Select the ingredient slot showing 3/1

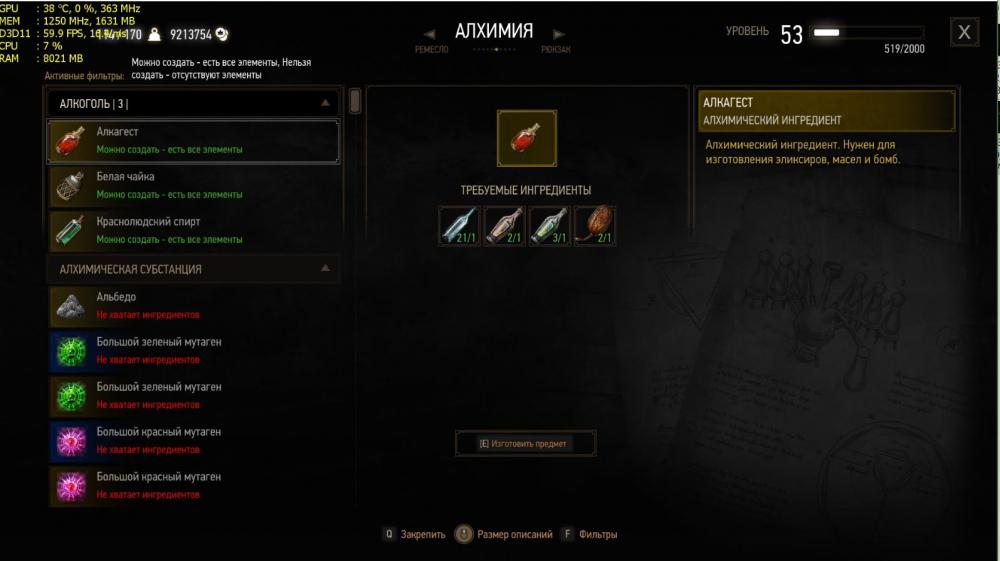[550, 226]
